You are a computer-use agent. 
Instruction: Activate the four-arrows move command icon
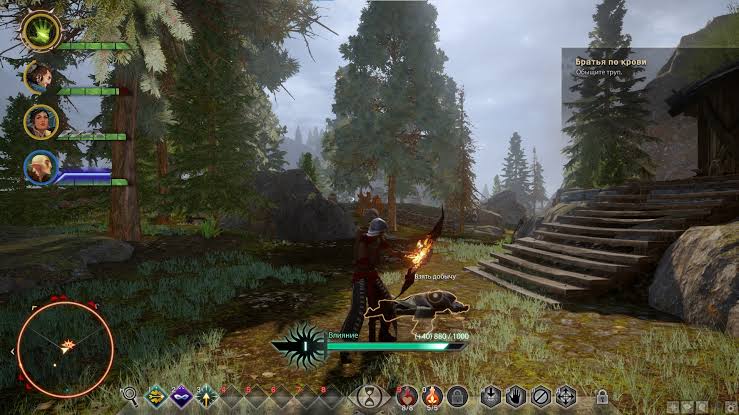565,396
